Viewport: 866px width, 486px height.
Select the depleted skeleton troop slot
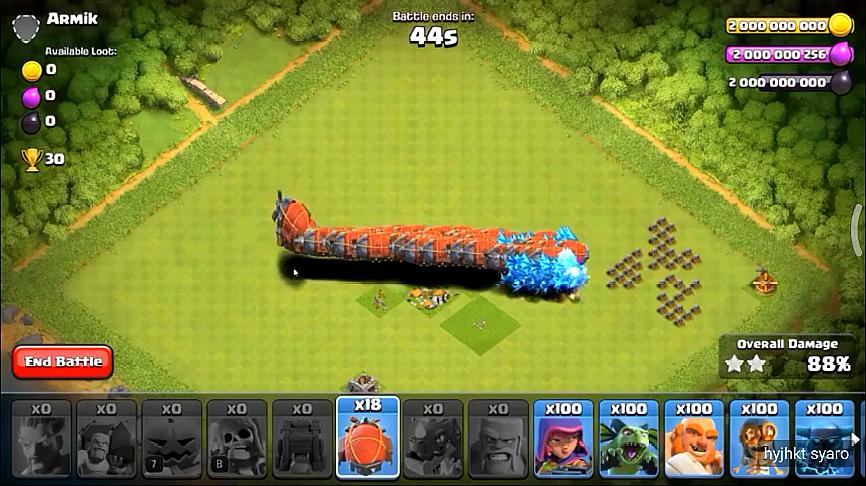click(237, 440)
